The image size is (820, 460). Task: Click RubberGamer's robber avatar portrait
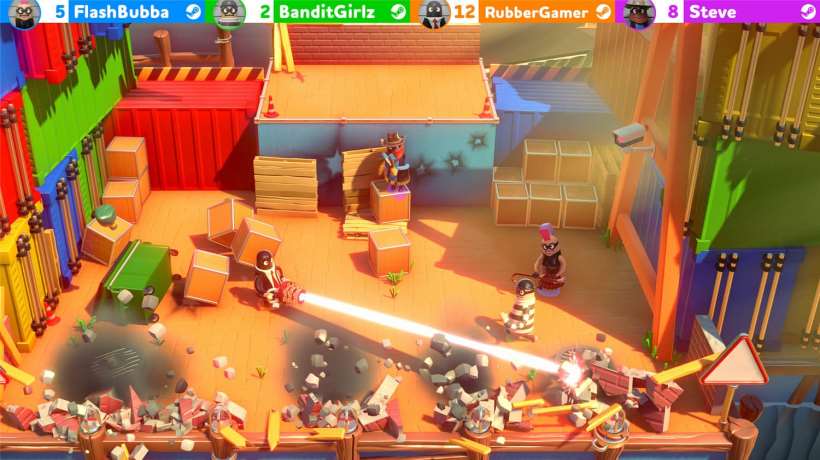pos(434,12)
